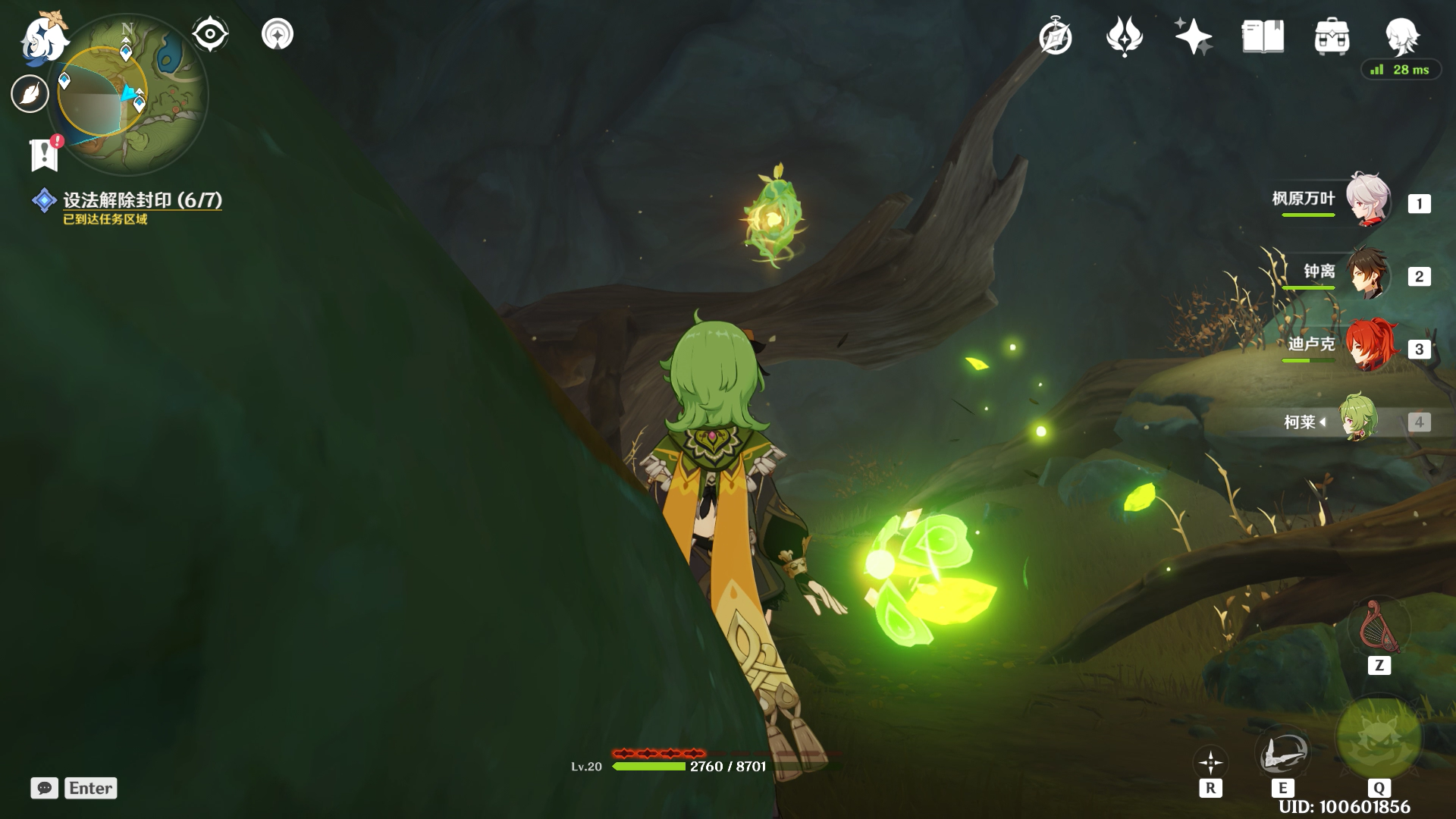The height and width of the screenshot is (819, 1456).
Task: Open the compass events icon
Action: 1055,37
